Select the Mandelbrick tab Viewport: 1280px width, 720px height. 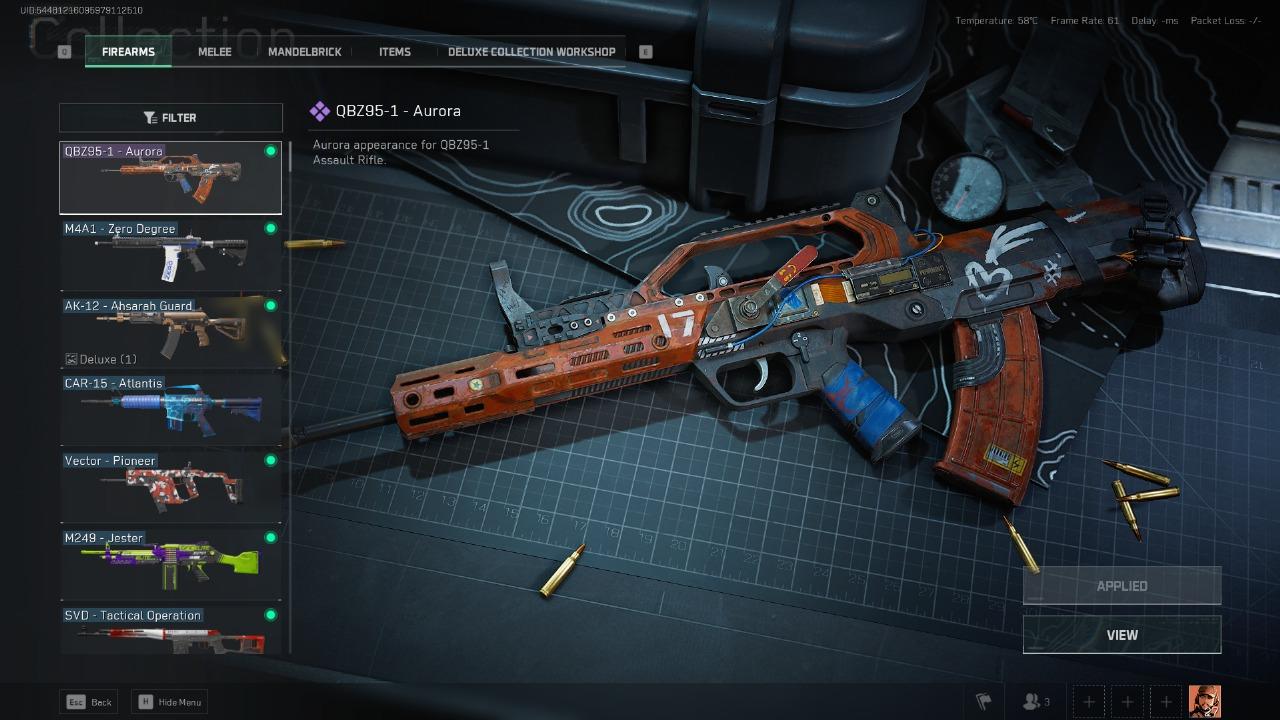click(x=304, y=52)
